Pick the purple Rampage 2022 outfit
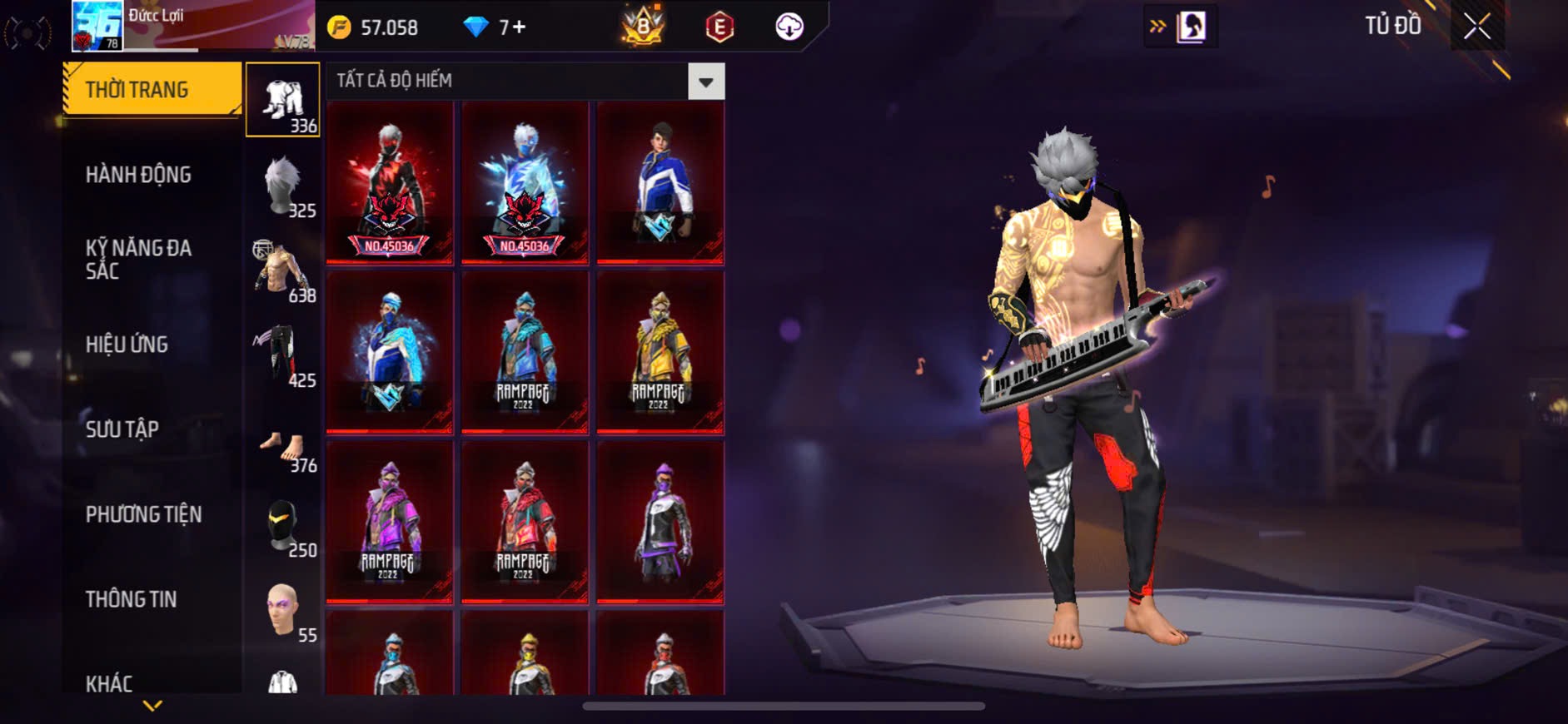 click(x=389, y=522)
